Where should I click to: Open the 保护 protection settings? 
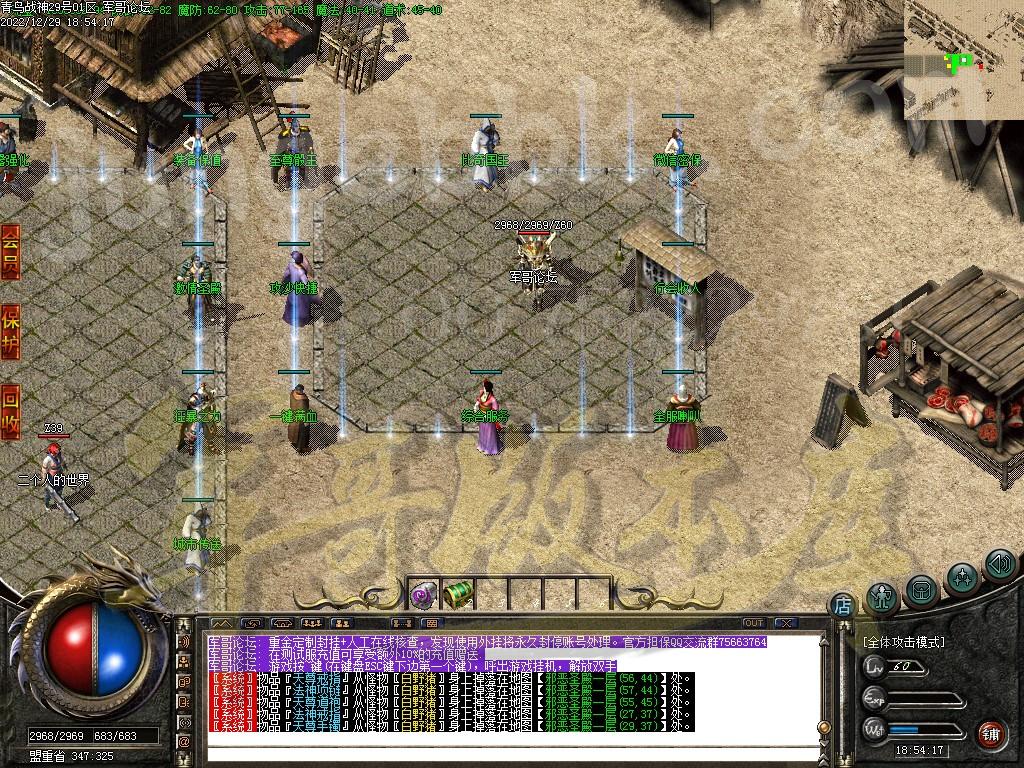(11, 332)
